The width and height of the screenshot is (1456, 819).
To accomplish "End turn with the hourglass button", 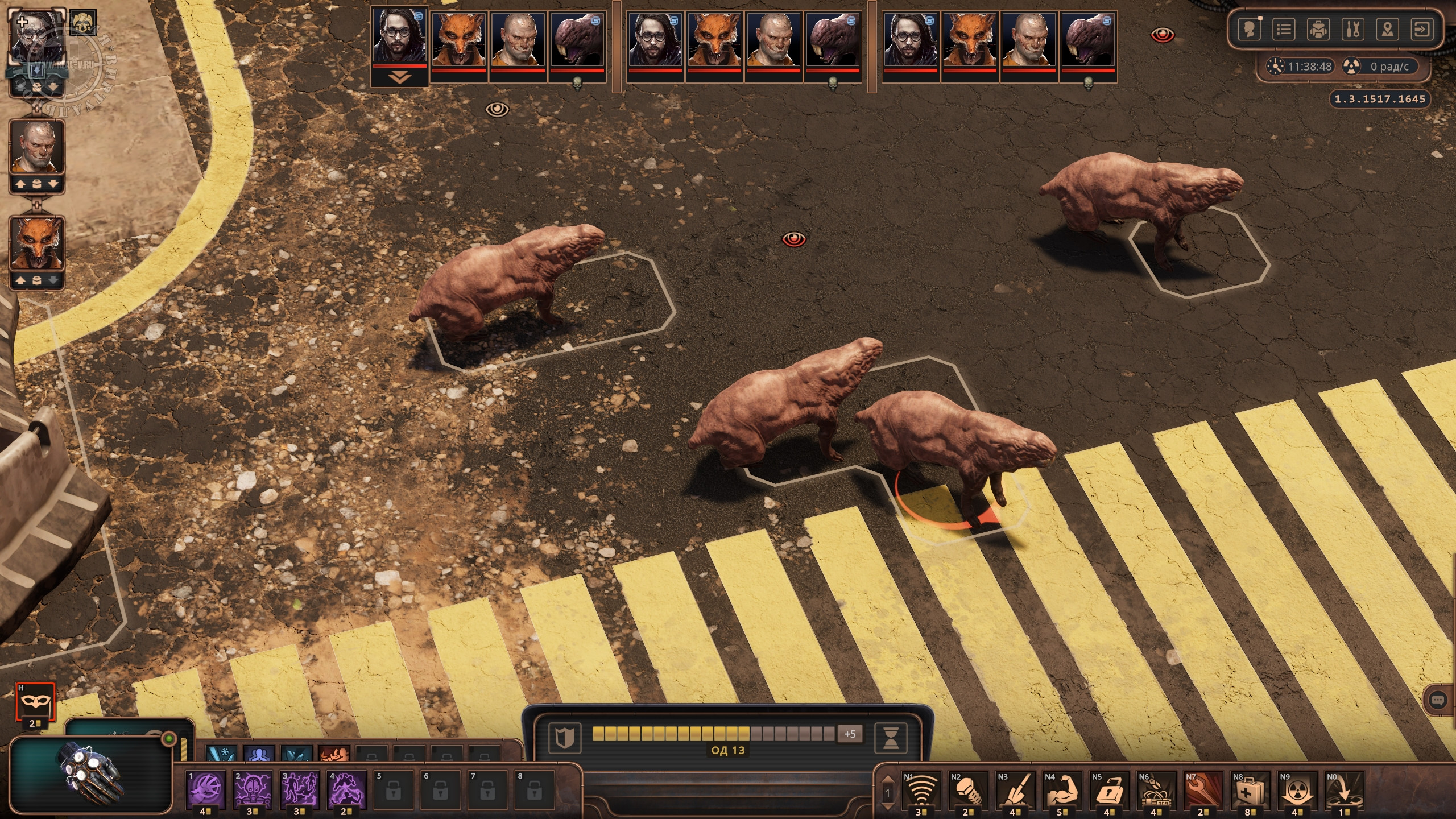I will click(x=890, y=737).
